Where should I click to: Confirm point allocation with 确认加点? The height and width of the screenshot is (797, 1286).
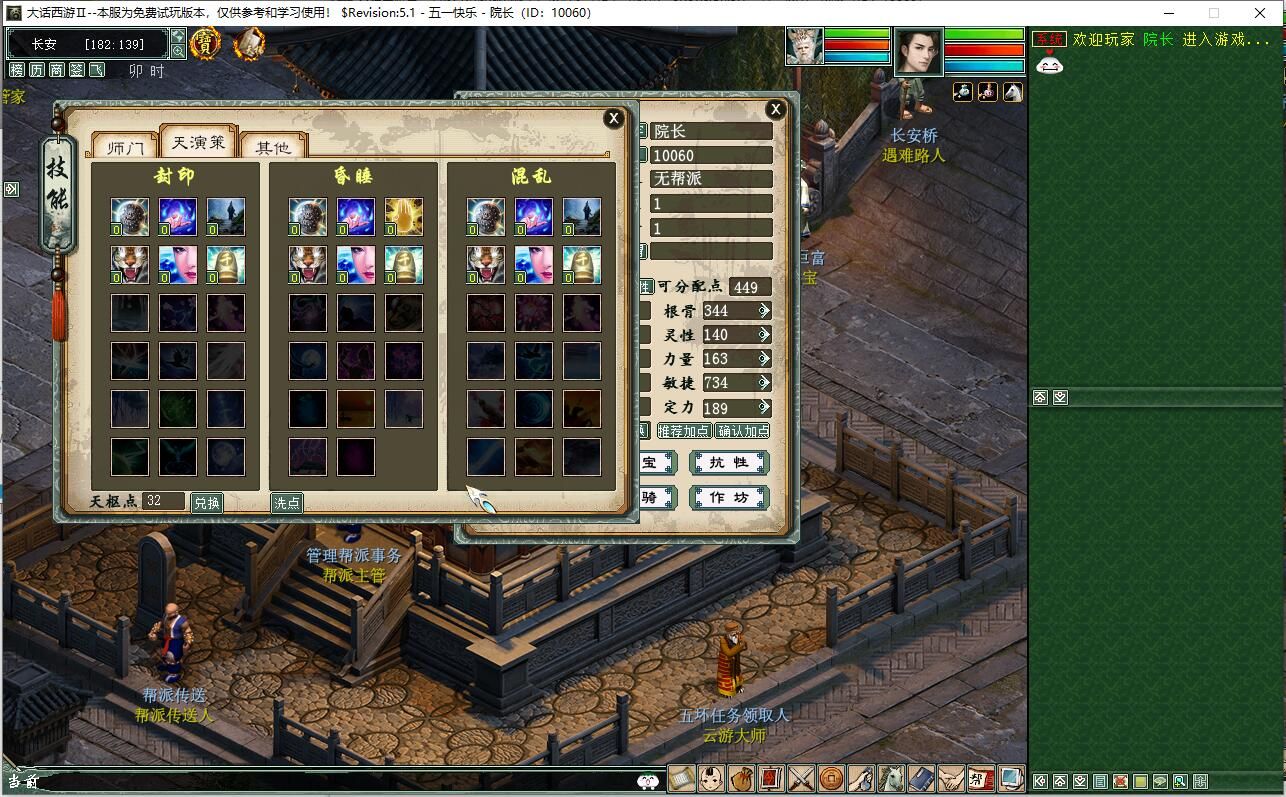(x=743, y=431)
